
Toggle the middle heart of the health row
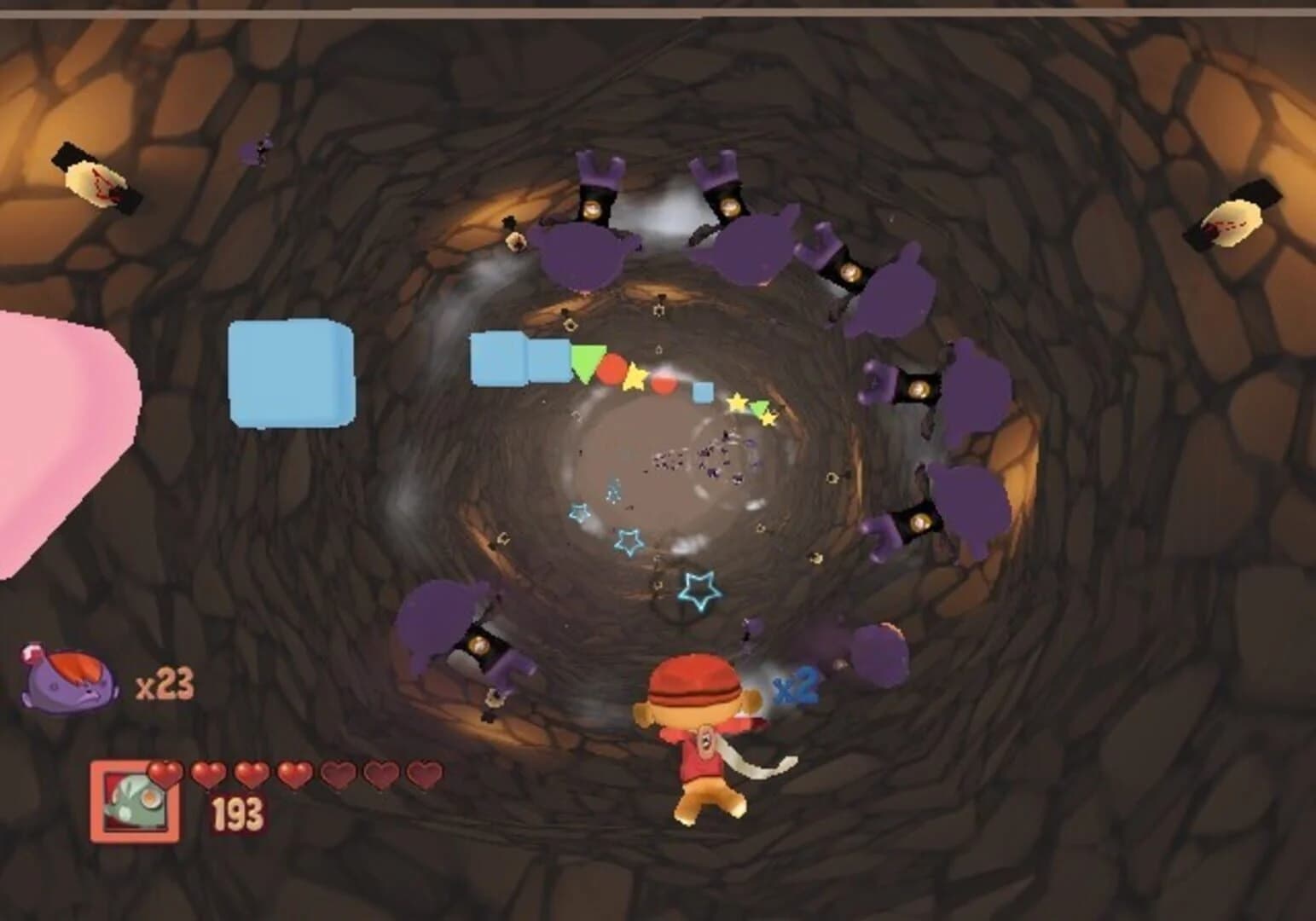point(293,772)
